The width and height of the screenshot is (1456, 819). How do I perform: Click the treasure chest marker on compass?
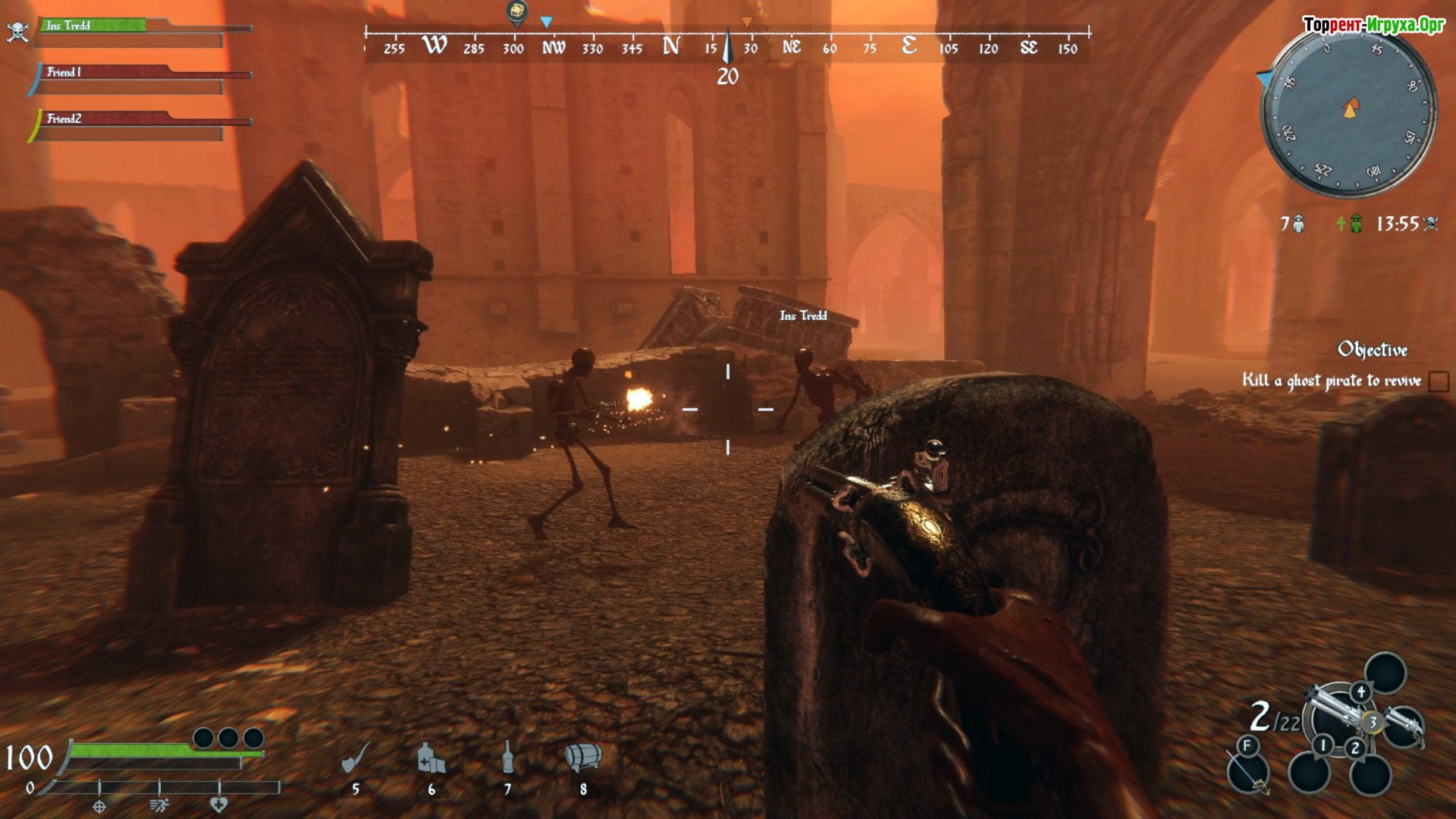(516, 12)
